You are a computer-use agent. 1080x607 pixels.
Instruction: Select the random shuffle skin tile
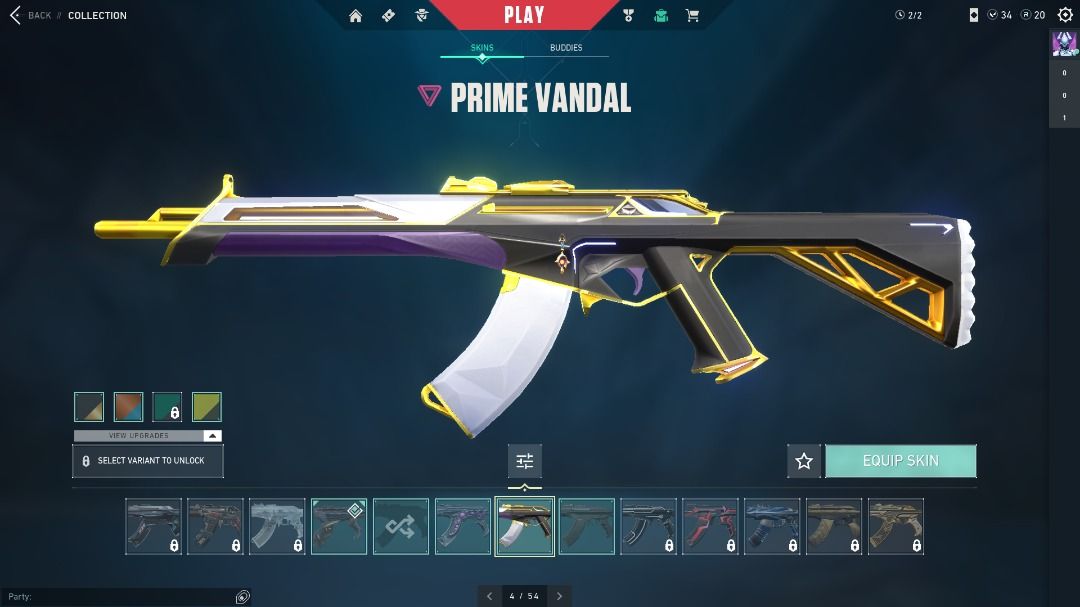point(401,527)
